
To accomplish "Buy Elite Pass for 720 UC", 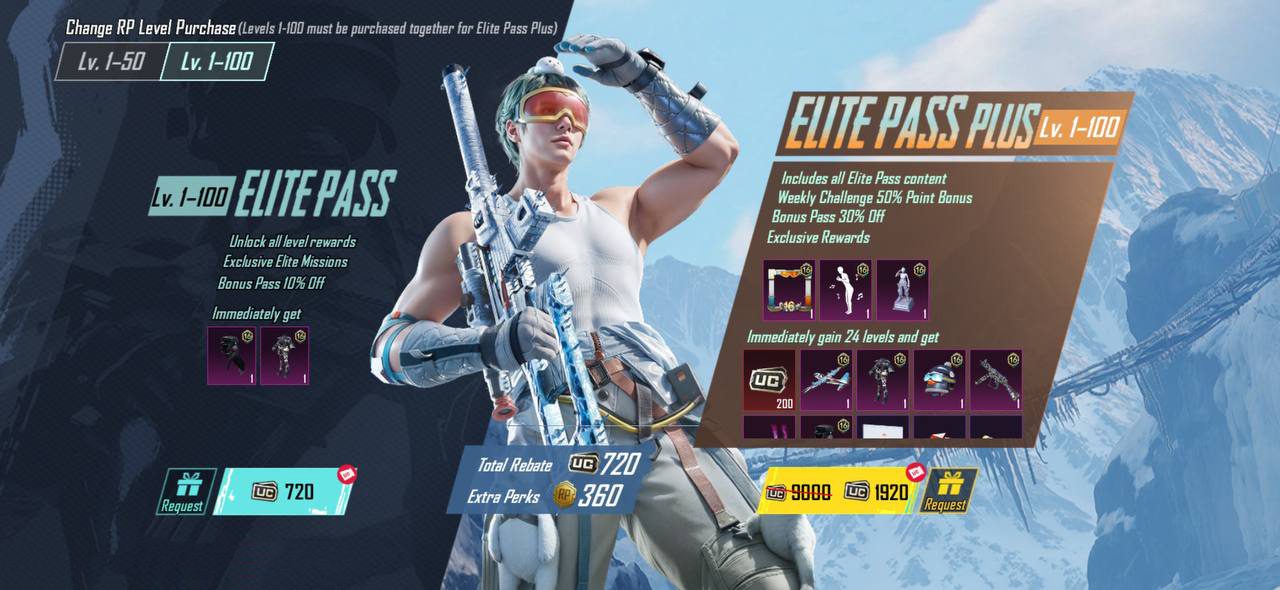I will tap(284, 491).
